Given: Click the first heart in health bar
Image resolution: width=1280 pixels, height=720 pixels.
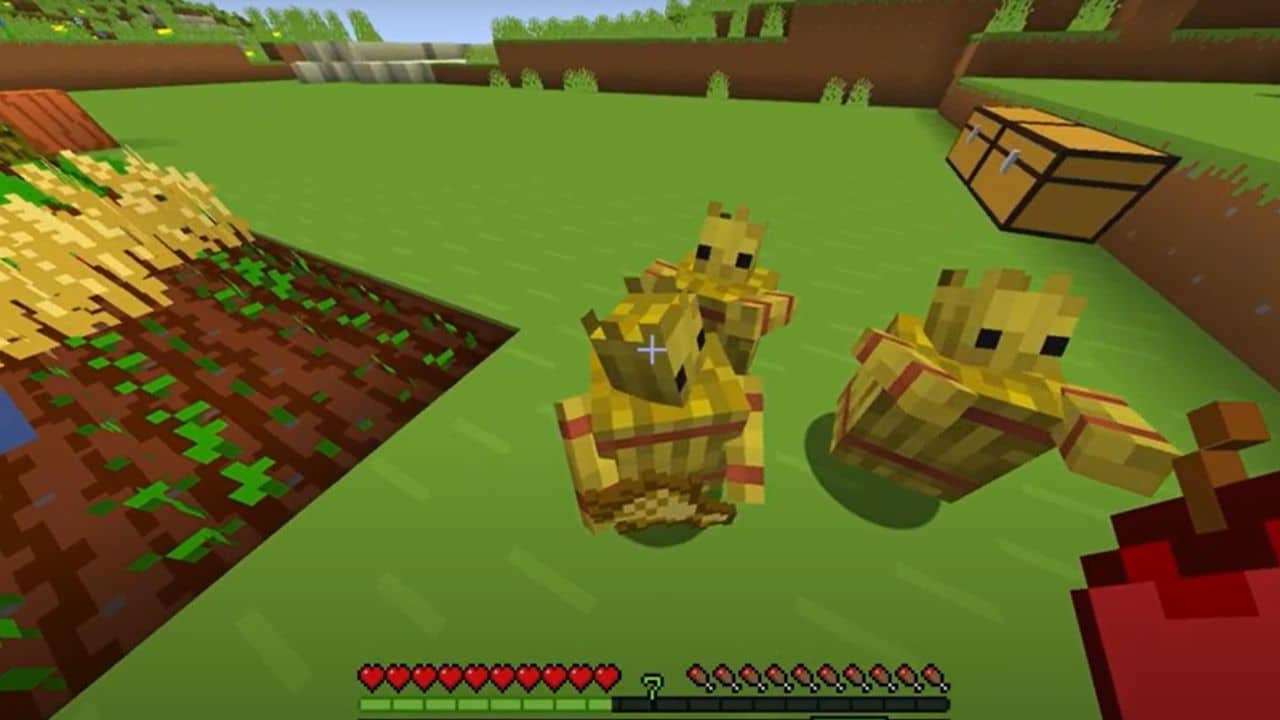Looking at the screenshot, I should point(371,676).
